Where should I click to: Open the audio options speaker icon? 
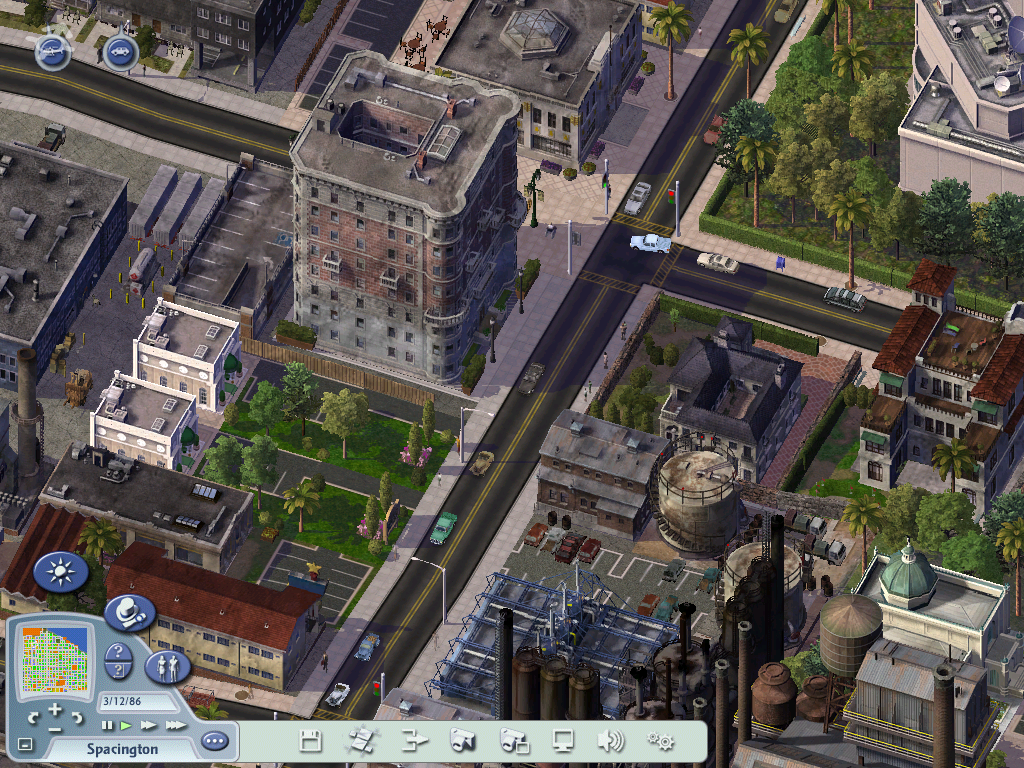pos(610,741)
